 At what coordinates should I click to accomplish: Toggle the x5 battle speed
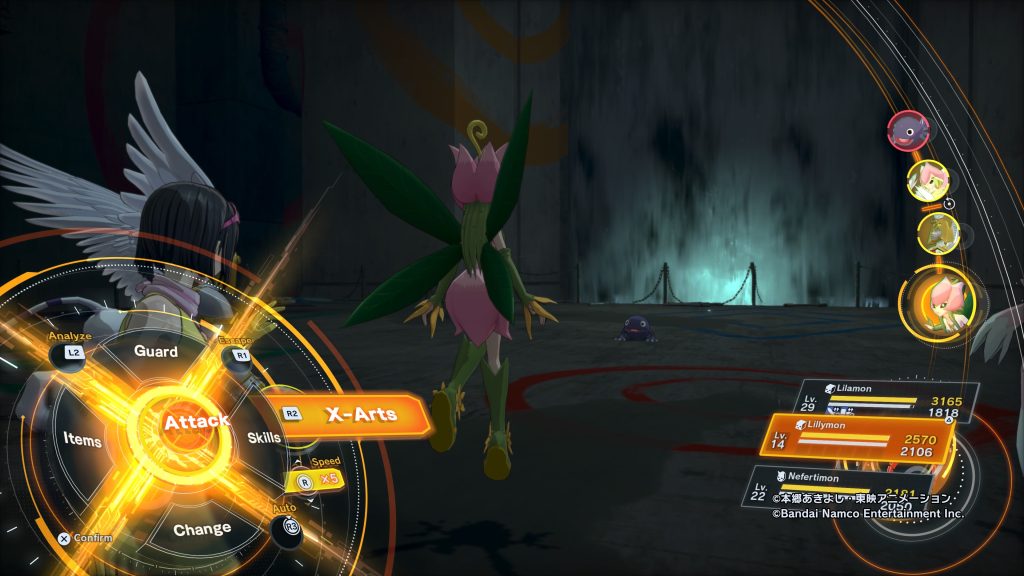click(x=314, y=481)
